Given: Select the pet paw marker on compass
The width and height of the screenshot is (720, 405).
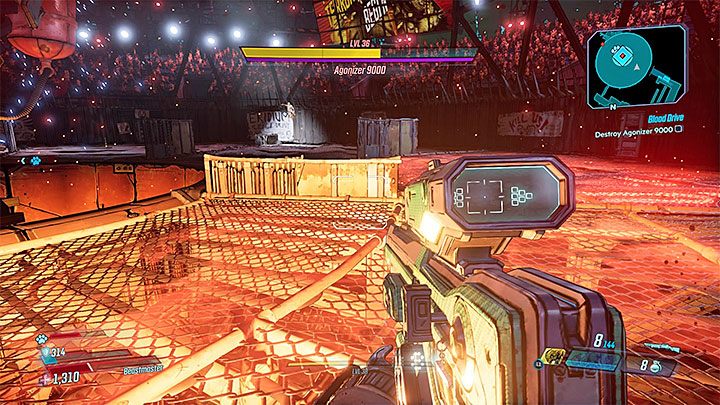Looking at the screenshot, I should point(34,160).
